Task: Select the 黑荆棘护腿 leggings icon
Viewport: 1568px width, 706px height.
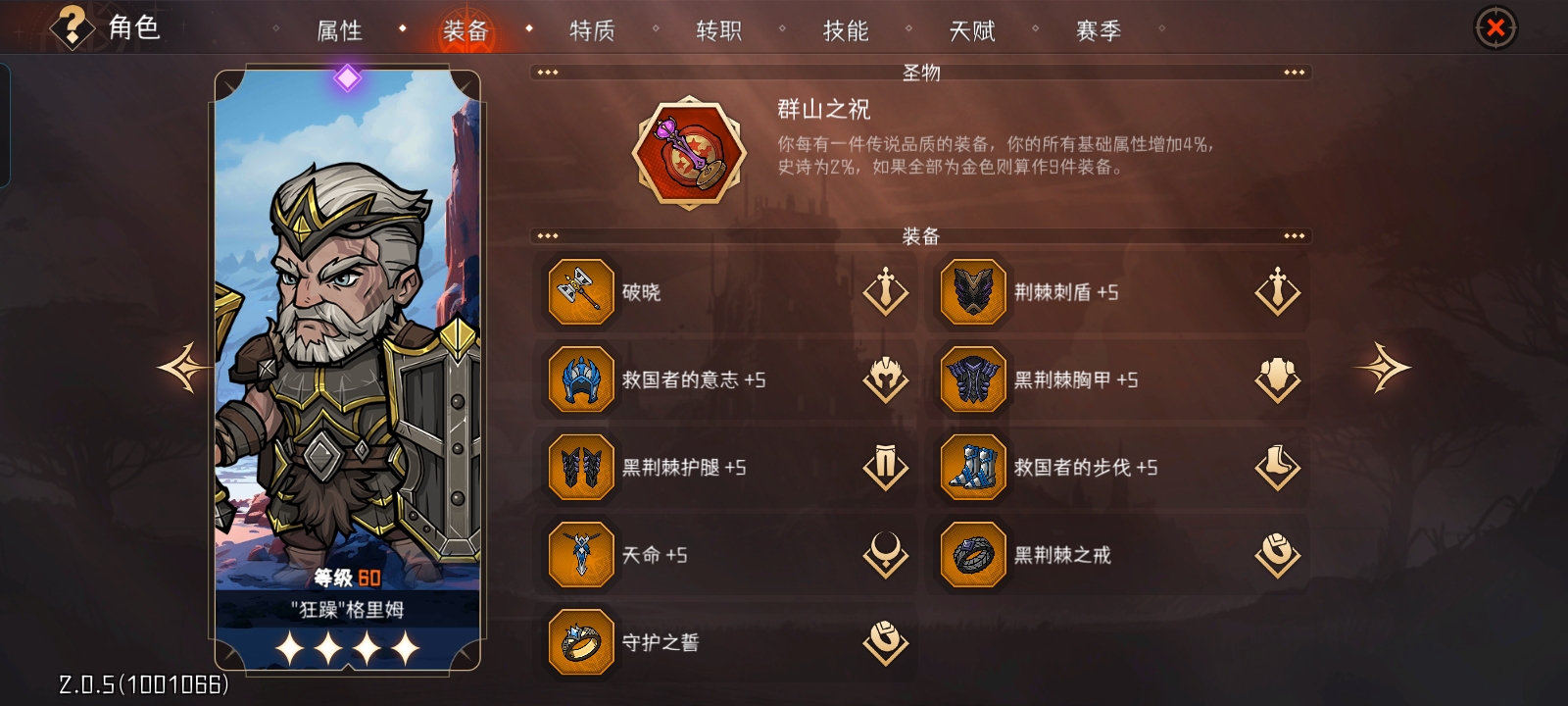Action: point(580,468)
